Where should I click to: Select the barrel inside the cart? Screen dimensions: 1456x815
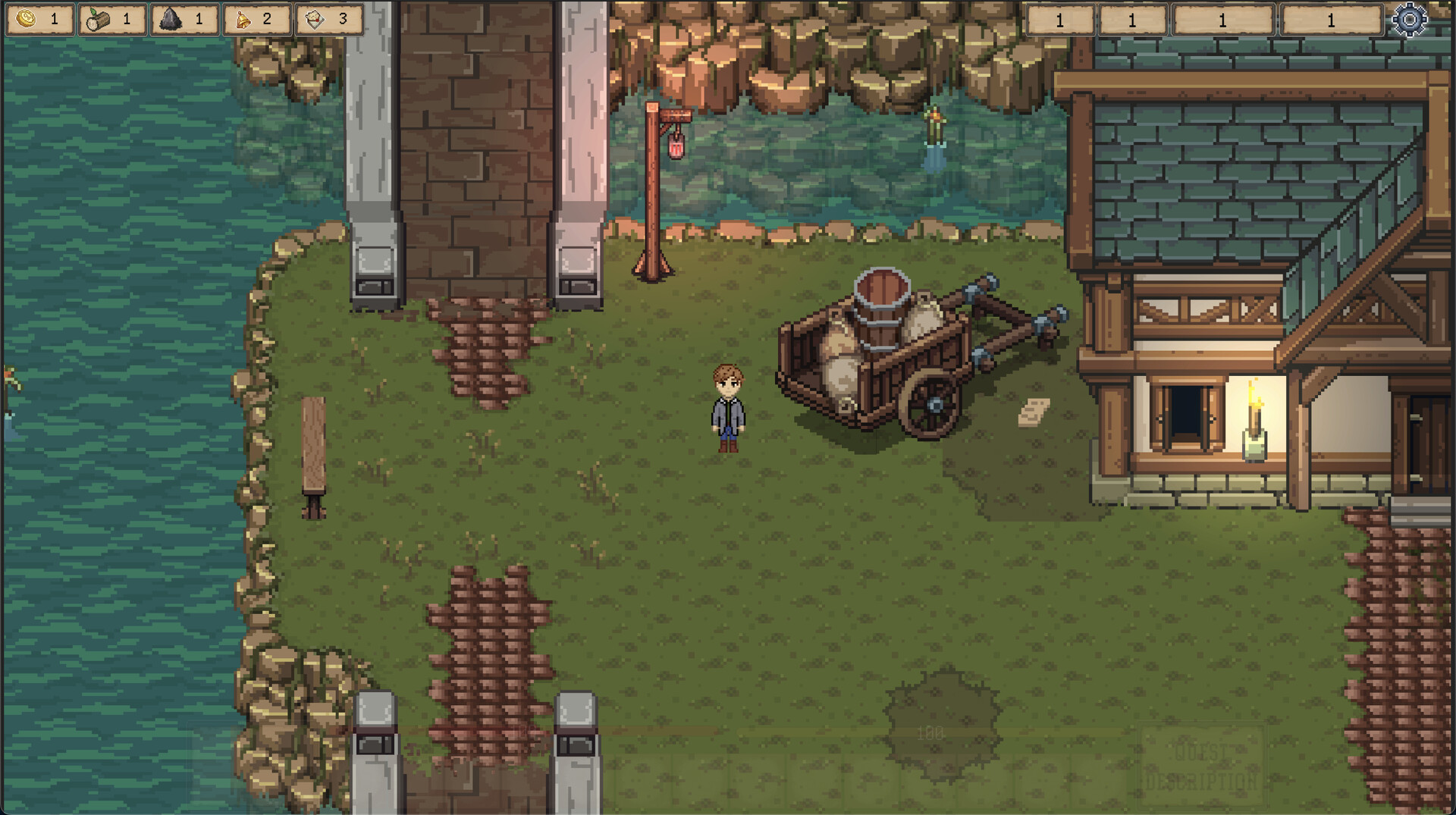point(882,306)
